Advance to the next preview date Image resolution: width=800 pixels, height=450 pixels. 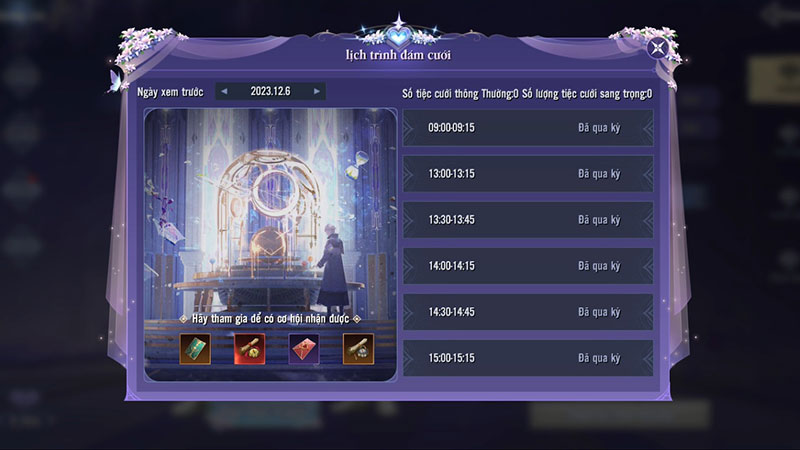click(317, 91)
